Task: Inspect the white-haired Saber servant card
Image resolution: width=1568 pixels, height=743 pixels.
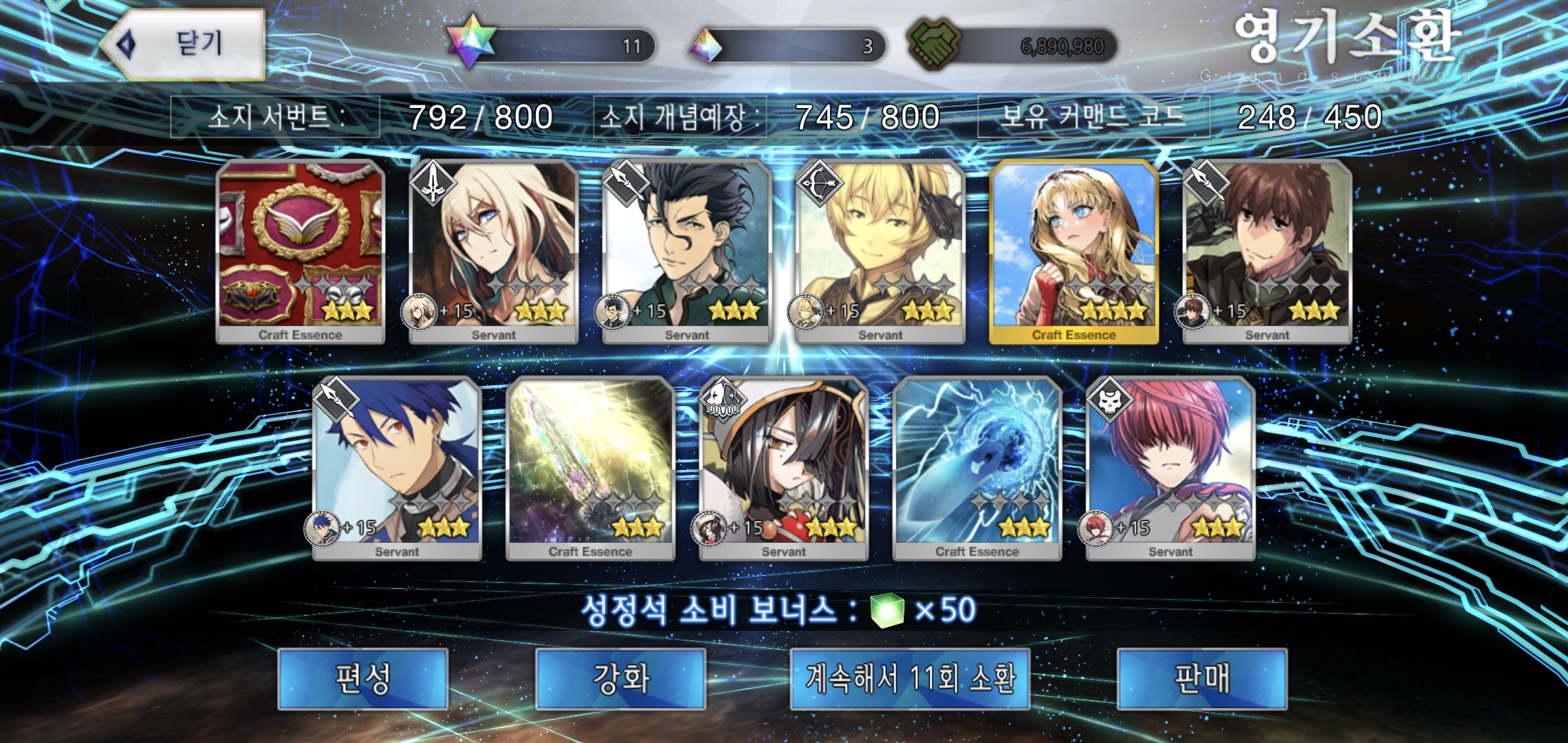Action: (x=493, y=251)
